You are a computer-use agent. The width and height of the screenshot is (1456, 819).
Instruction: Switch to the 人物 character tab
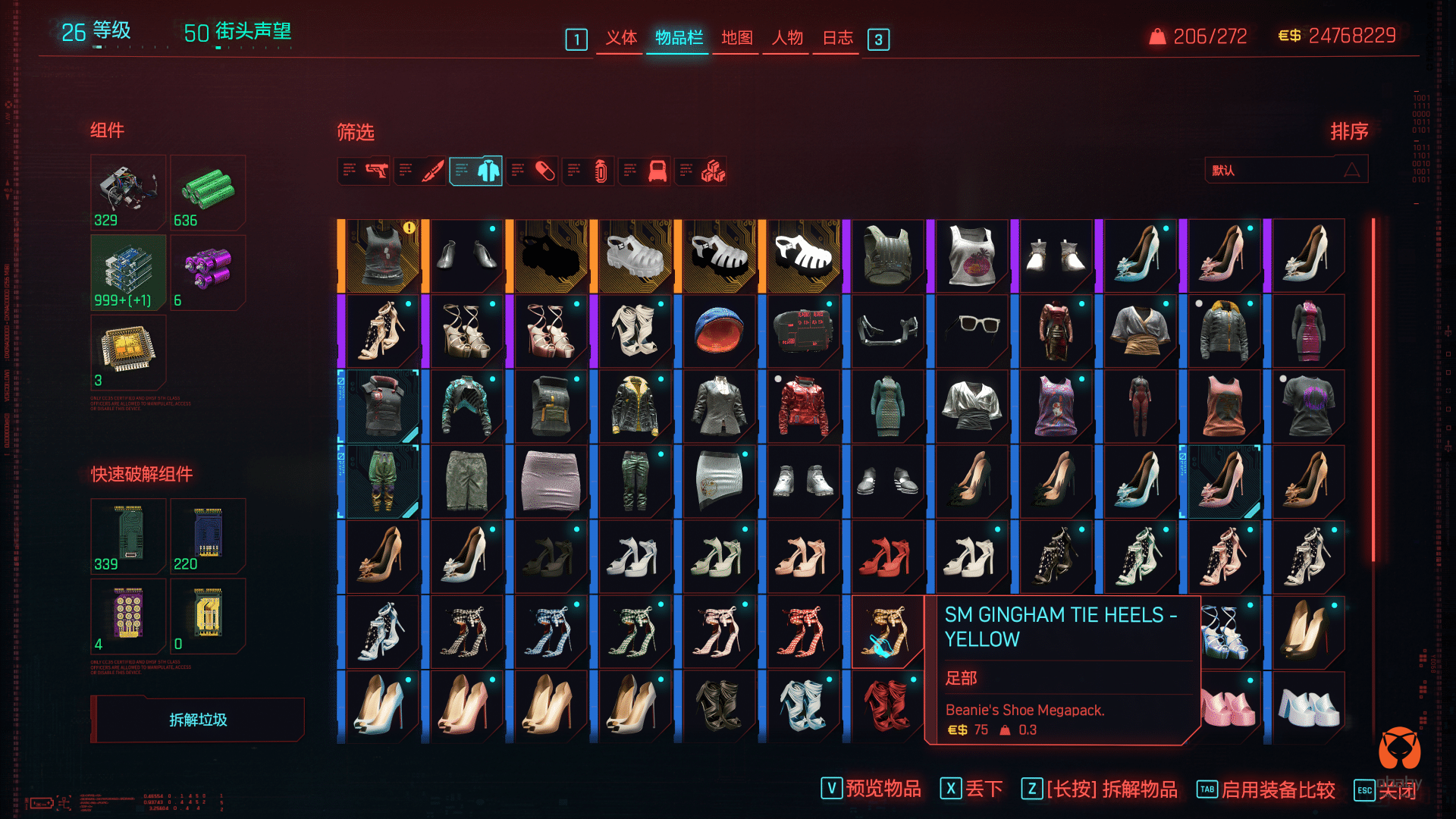click(x=787, y=38)
